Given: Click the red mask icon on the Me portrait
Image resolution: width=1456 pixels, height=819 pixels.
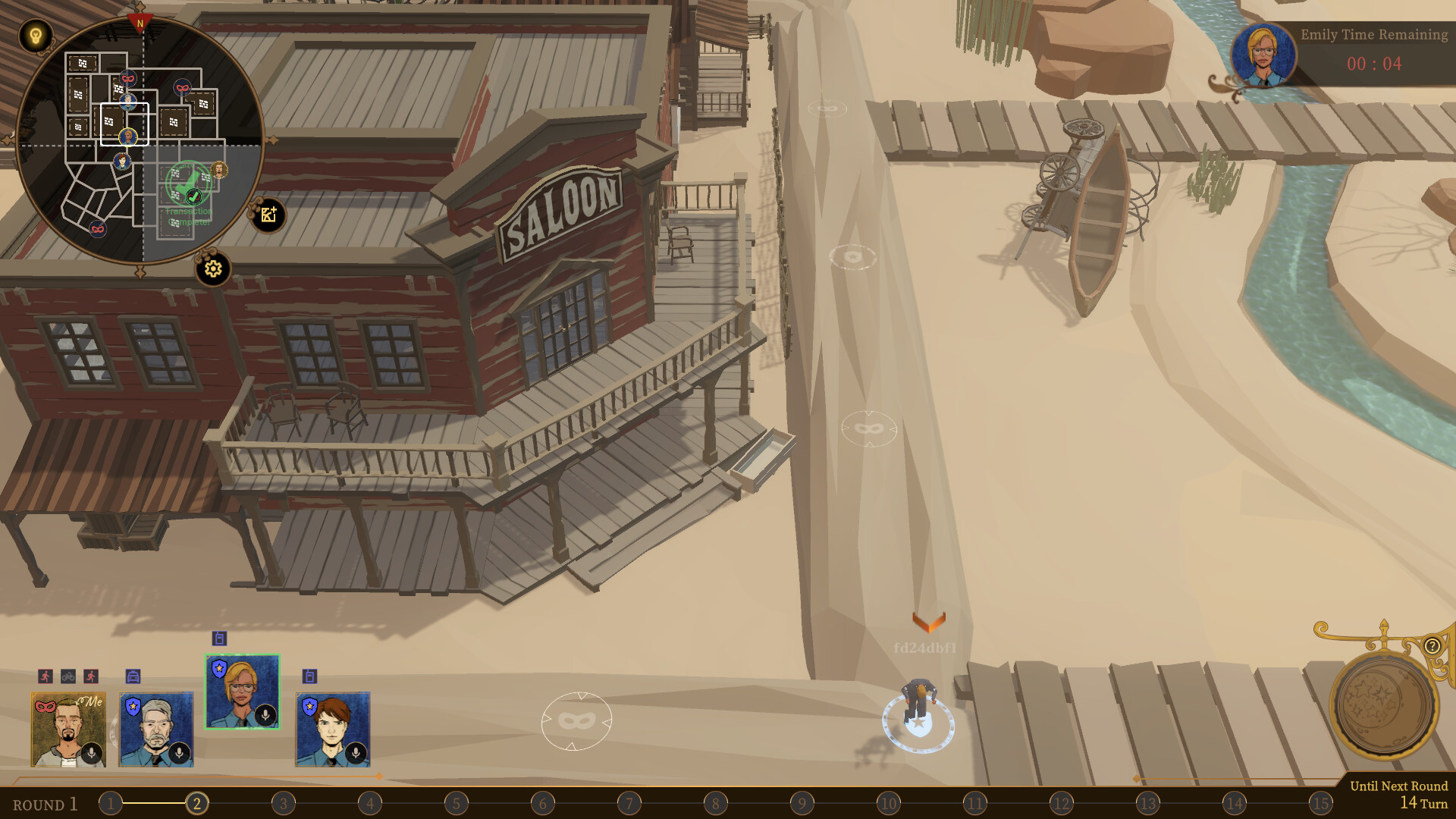Looking at the screenshot, I should [x=45, y=707].
